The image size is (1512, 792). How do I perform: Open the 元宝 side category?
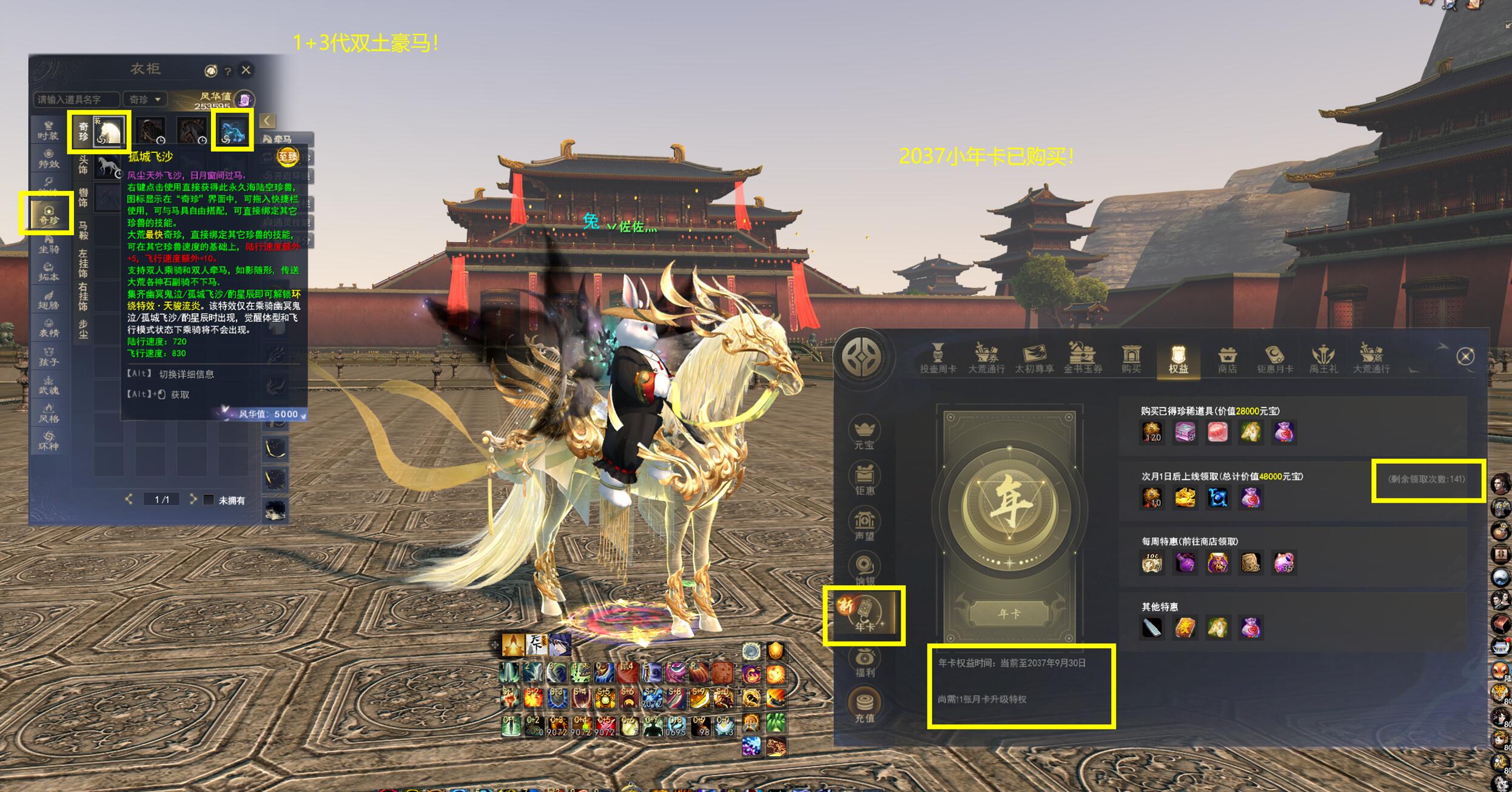pos(864,433)
